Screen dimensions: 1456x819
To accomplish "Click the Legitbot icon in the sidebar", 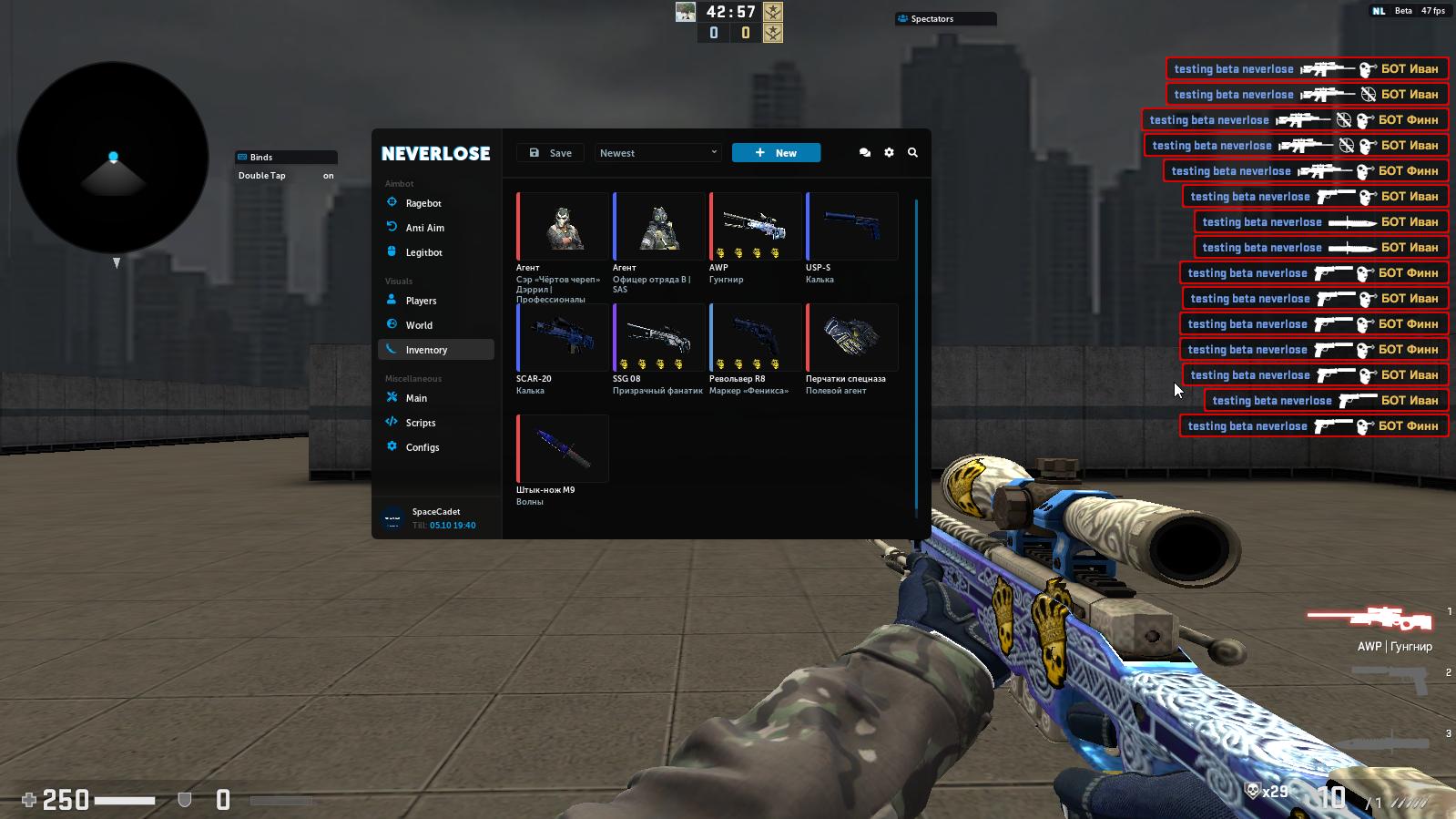I will (x=392, y=251).
